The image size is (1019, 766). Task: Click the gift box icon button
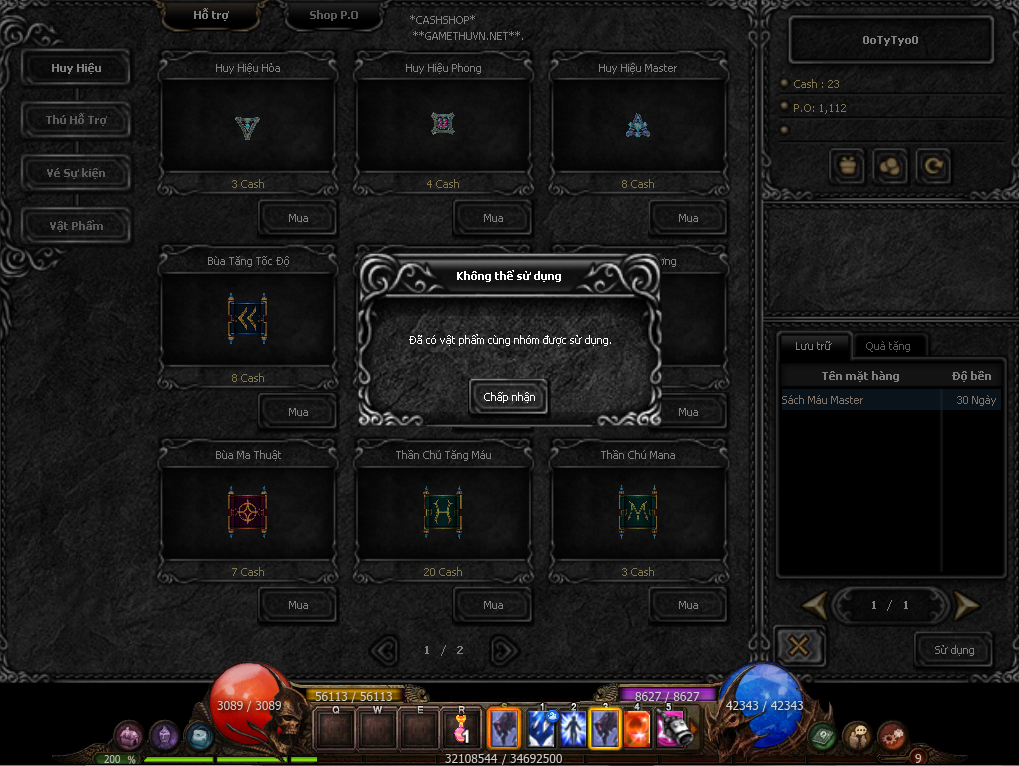point(849,167)
